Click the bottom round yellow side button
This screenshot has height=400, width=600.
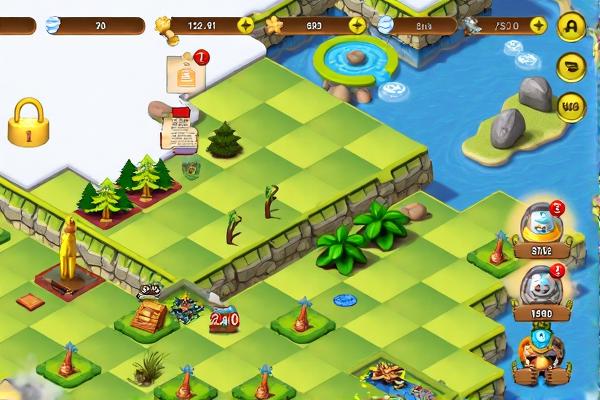[x=571, y=105]
